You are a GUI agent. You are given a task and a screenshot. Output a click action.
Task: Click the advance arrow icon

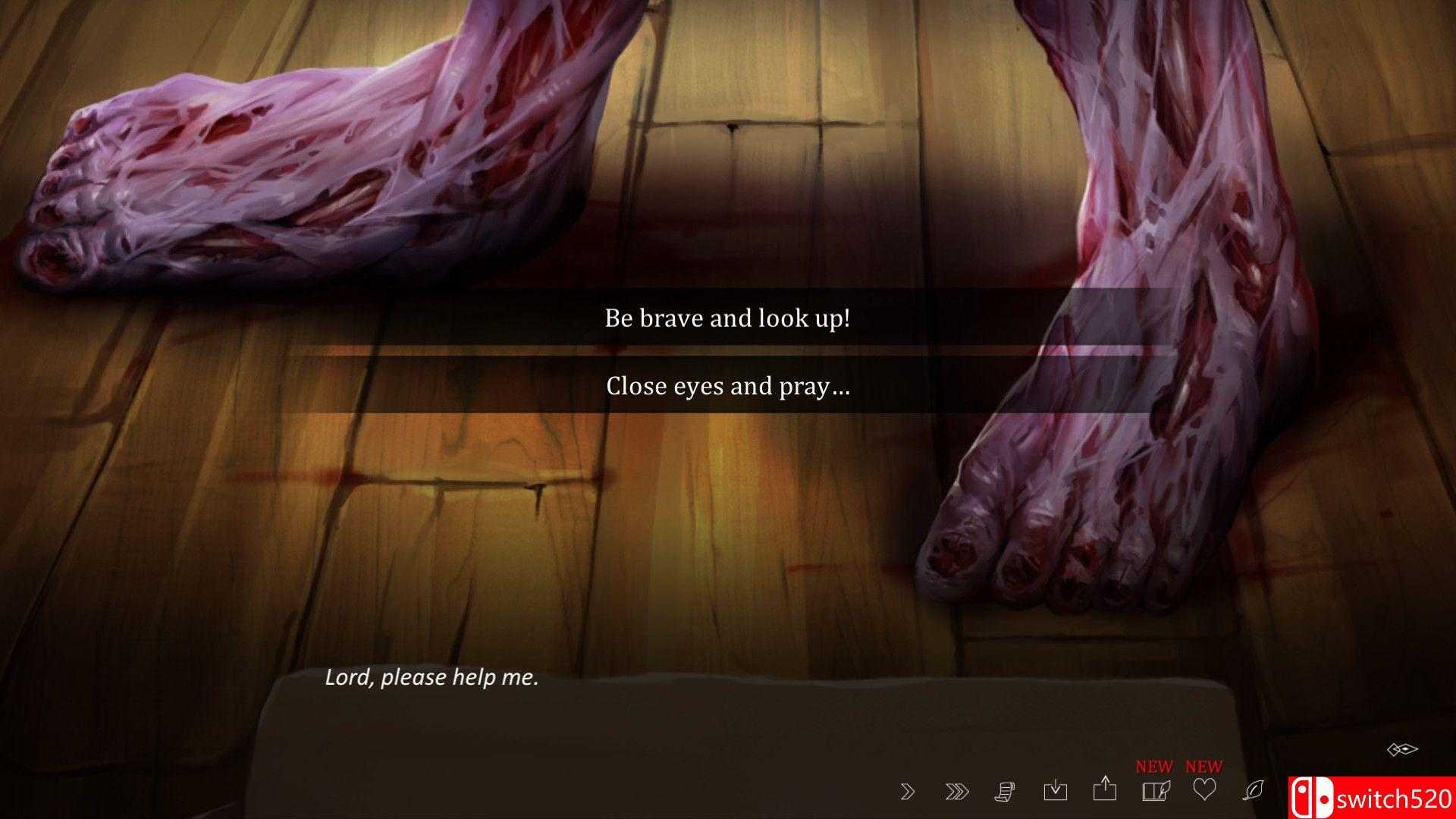click(x=908, y=791)
